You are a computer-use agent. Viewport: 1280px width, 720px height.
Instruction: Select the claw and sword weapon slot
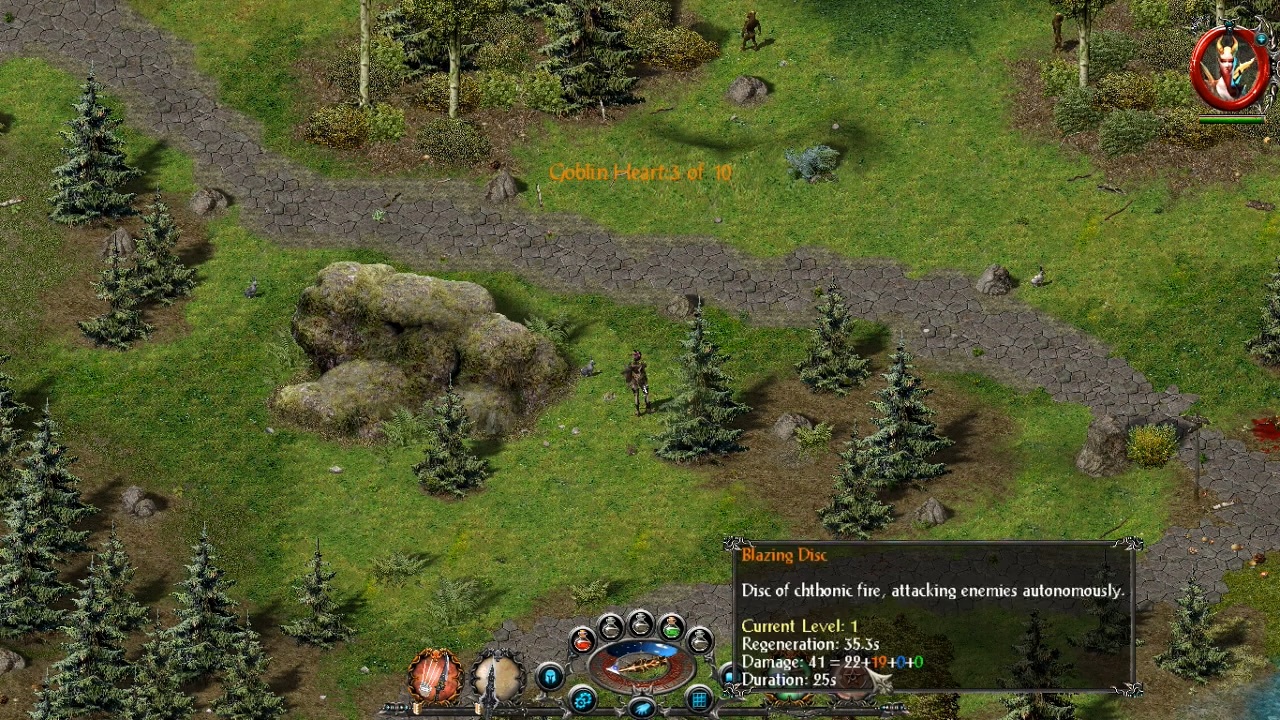(435, 677)
